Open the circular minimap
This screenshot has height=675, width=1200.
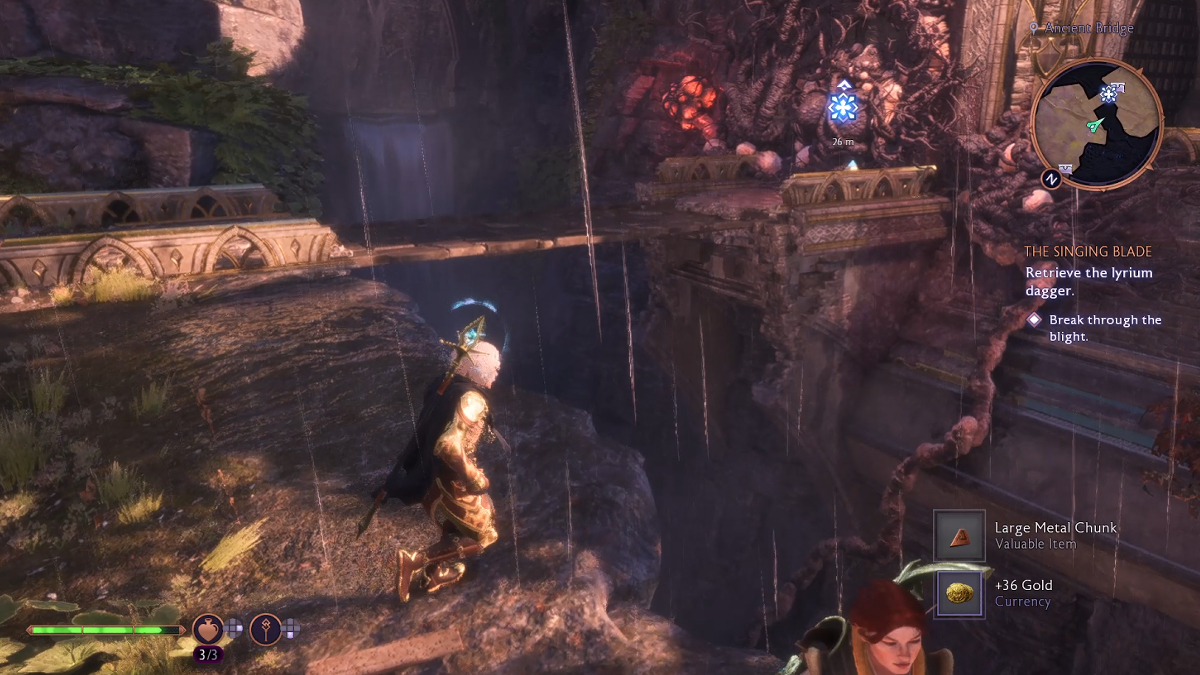(x=1096, y=123)
